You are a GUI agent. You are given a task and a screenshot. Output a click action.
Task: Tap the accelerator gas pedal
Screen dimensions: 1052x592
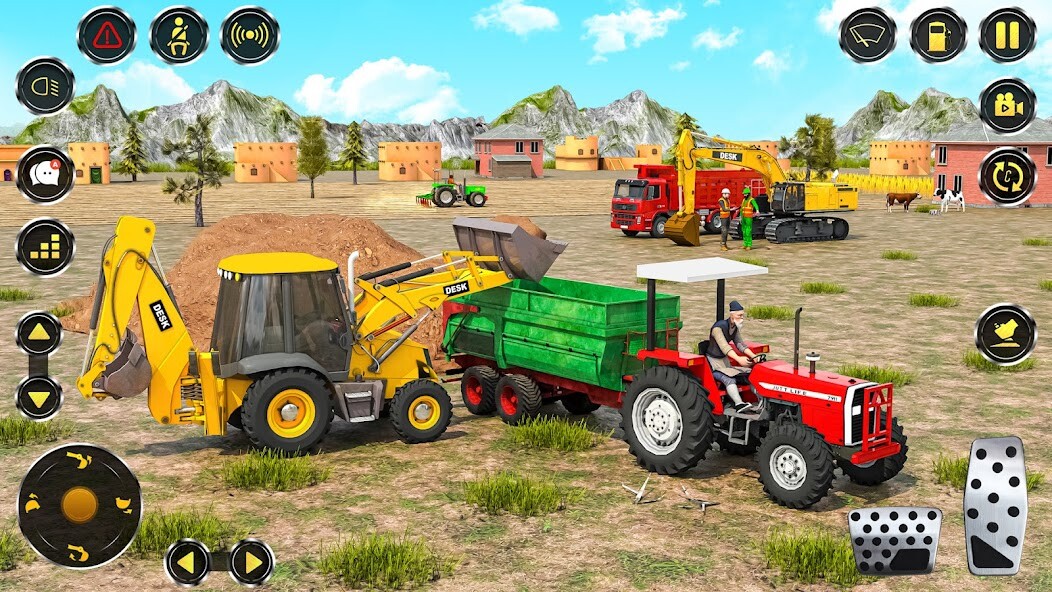point(995,505)
